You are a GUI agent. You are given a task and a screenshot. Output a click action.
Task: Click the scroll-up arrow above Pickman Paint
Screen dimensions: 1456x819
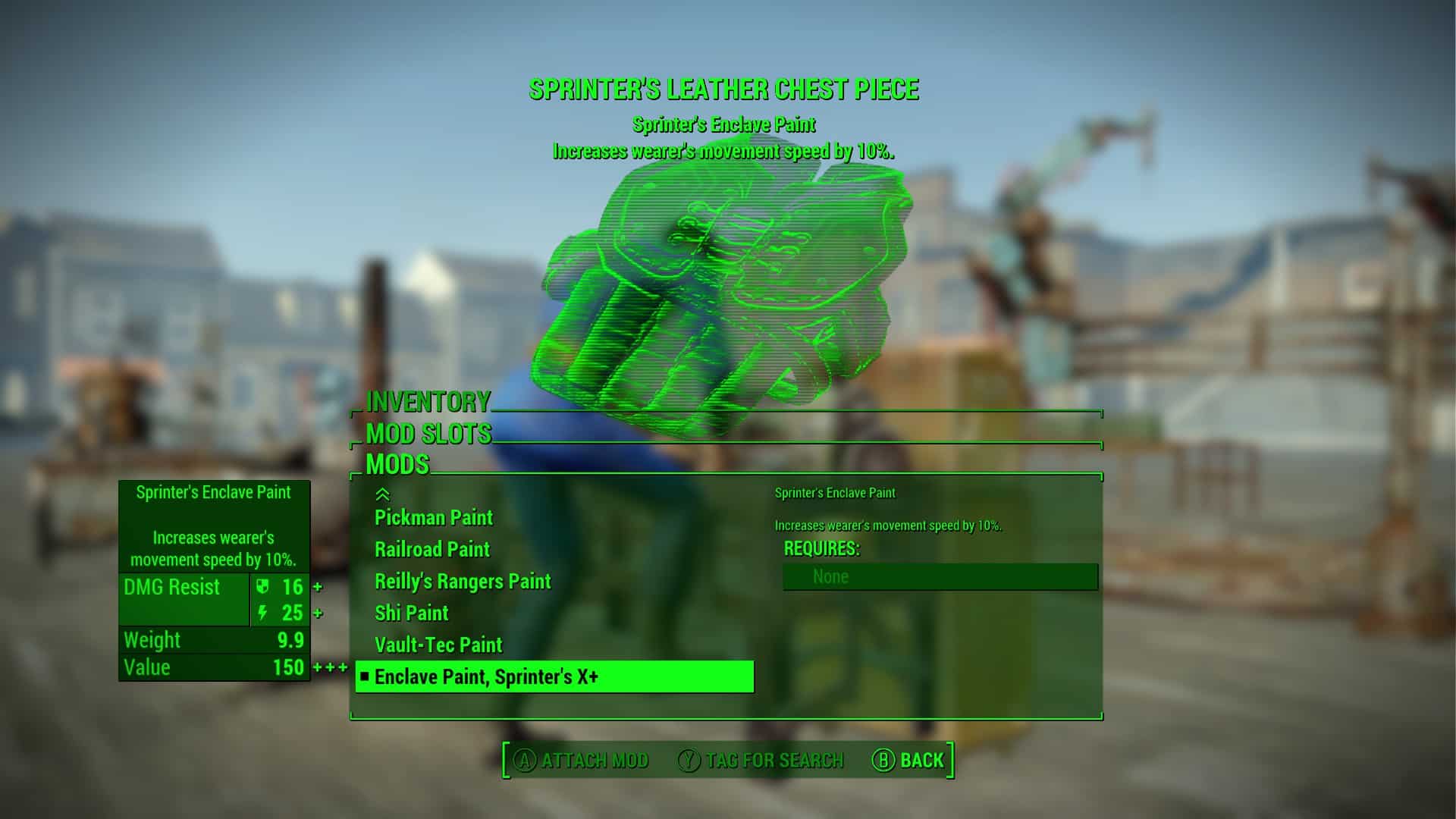382,494
